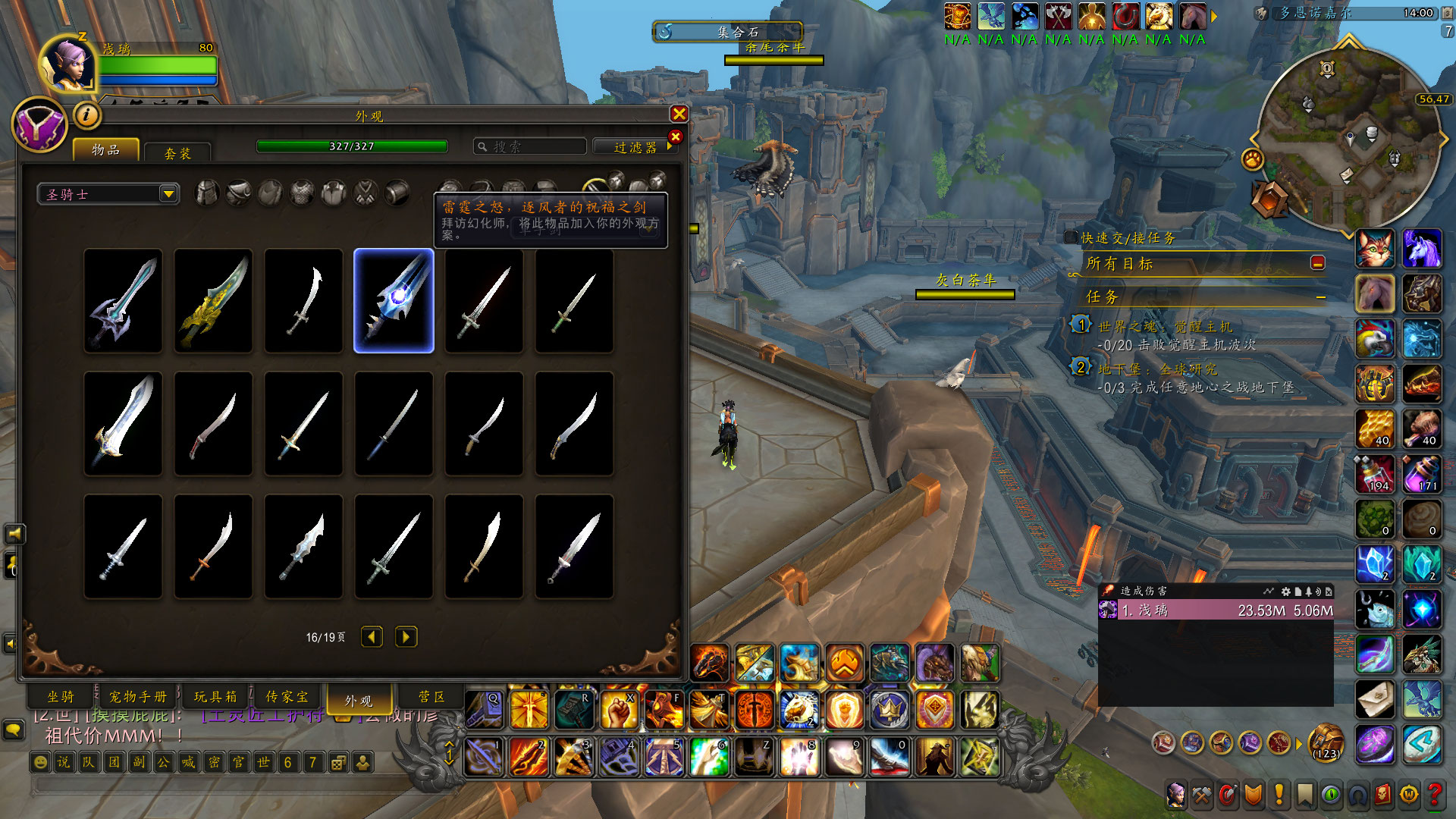Select the 物品 items tab

tap(106, 150)
